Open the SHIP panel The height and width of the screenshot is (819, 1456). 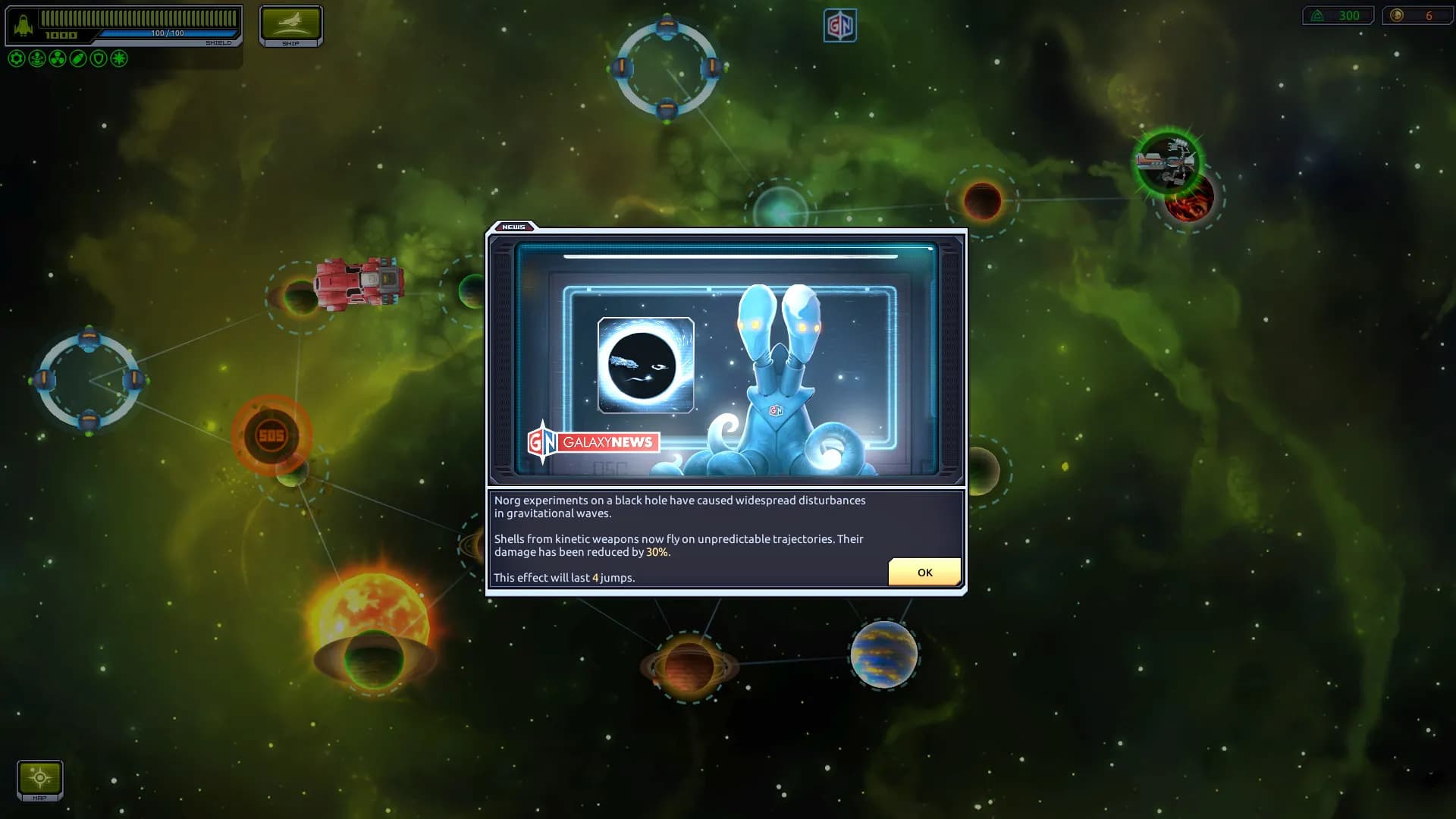(291, 25)
